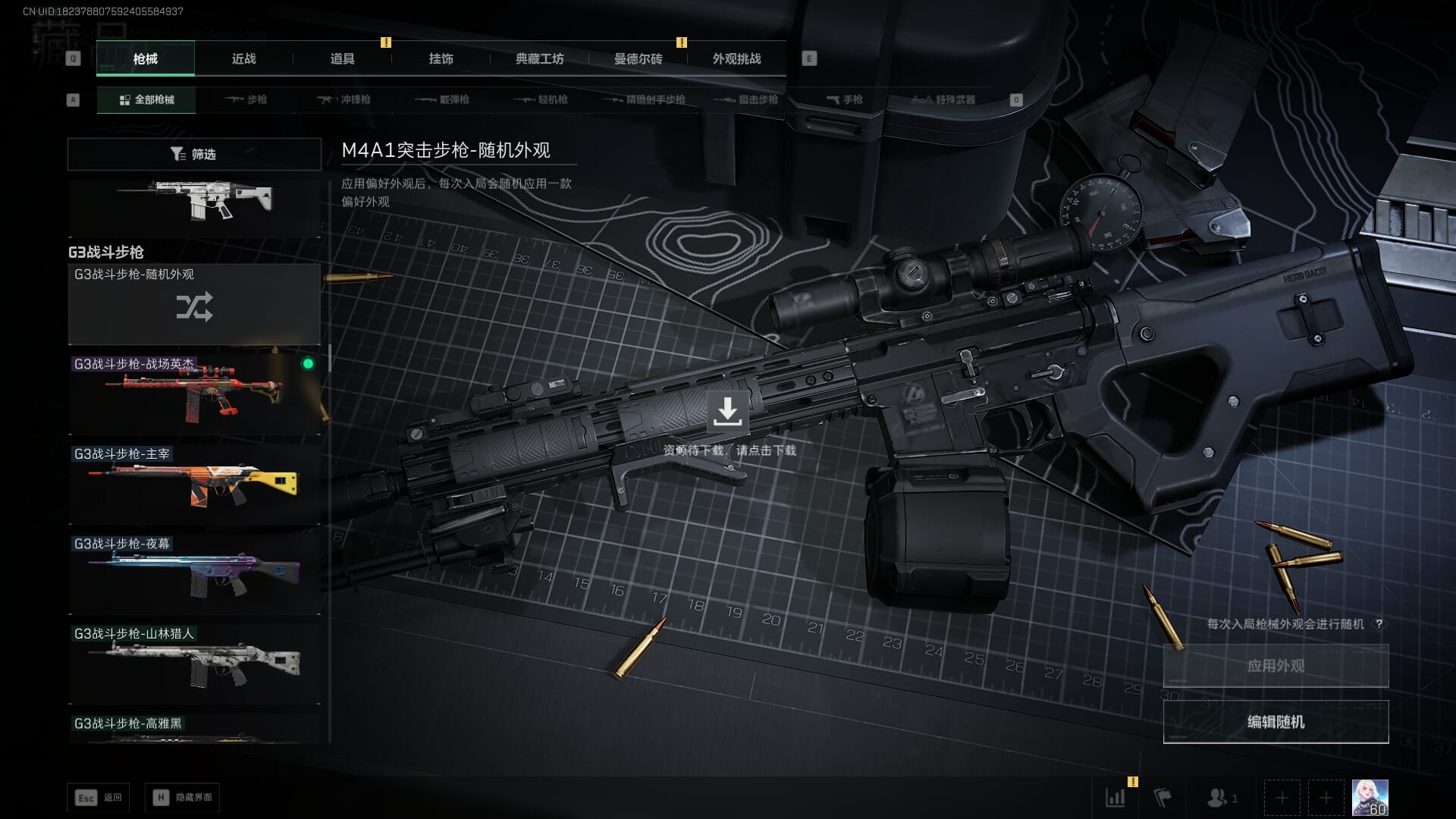Filter weapons by 冲锋枪 submachine guns
The image size is (1456, 819).
[345, 99]
